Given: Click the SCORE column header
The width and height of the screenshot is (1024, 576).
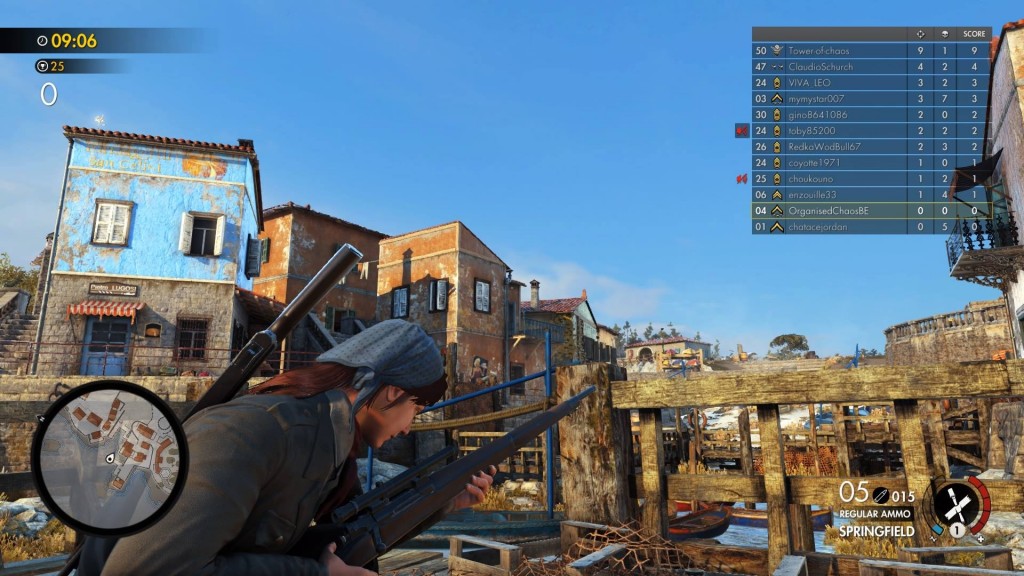Looking at the screenshot, I should (974, 34).
